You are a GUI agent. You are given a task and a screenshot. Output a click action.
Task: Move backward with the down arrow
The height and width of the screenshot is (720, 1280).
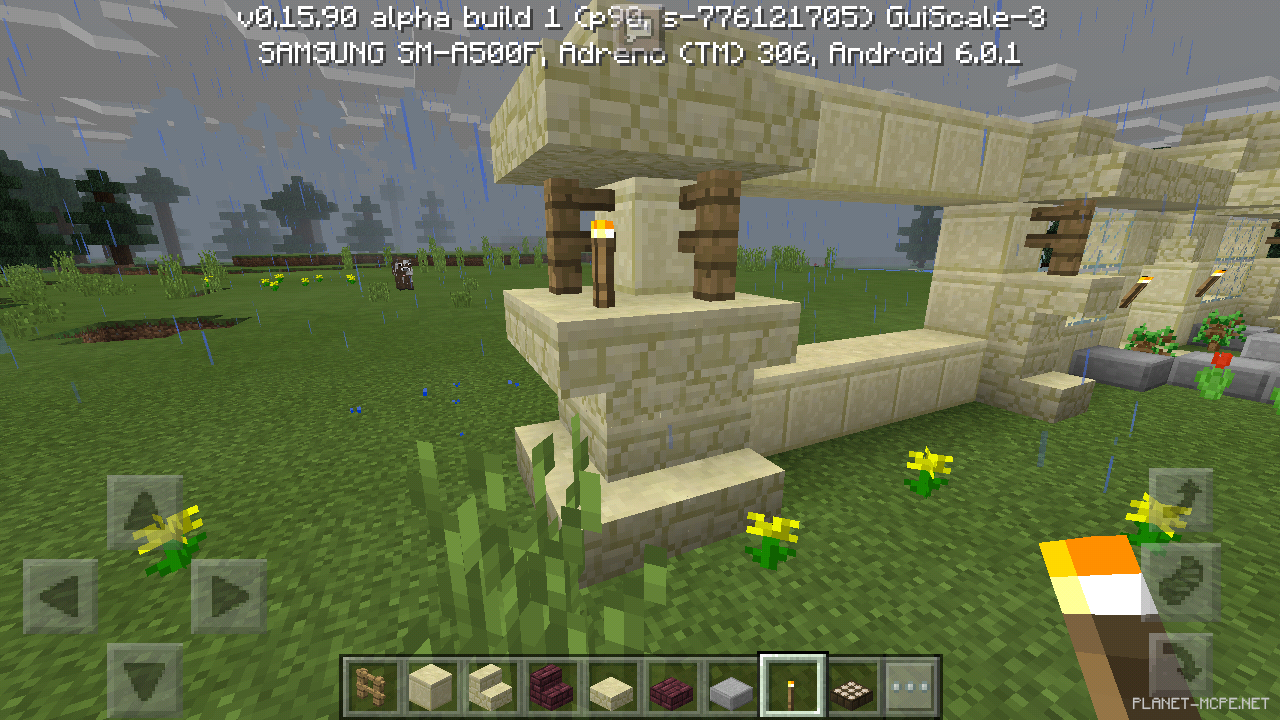coord(145,680)
